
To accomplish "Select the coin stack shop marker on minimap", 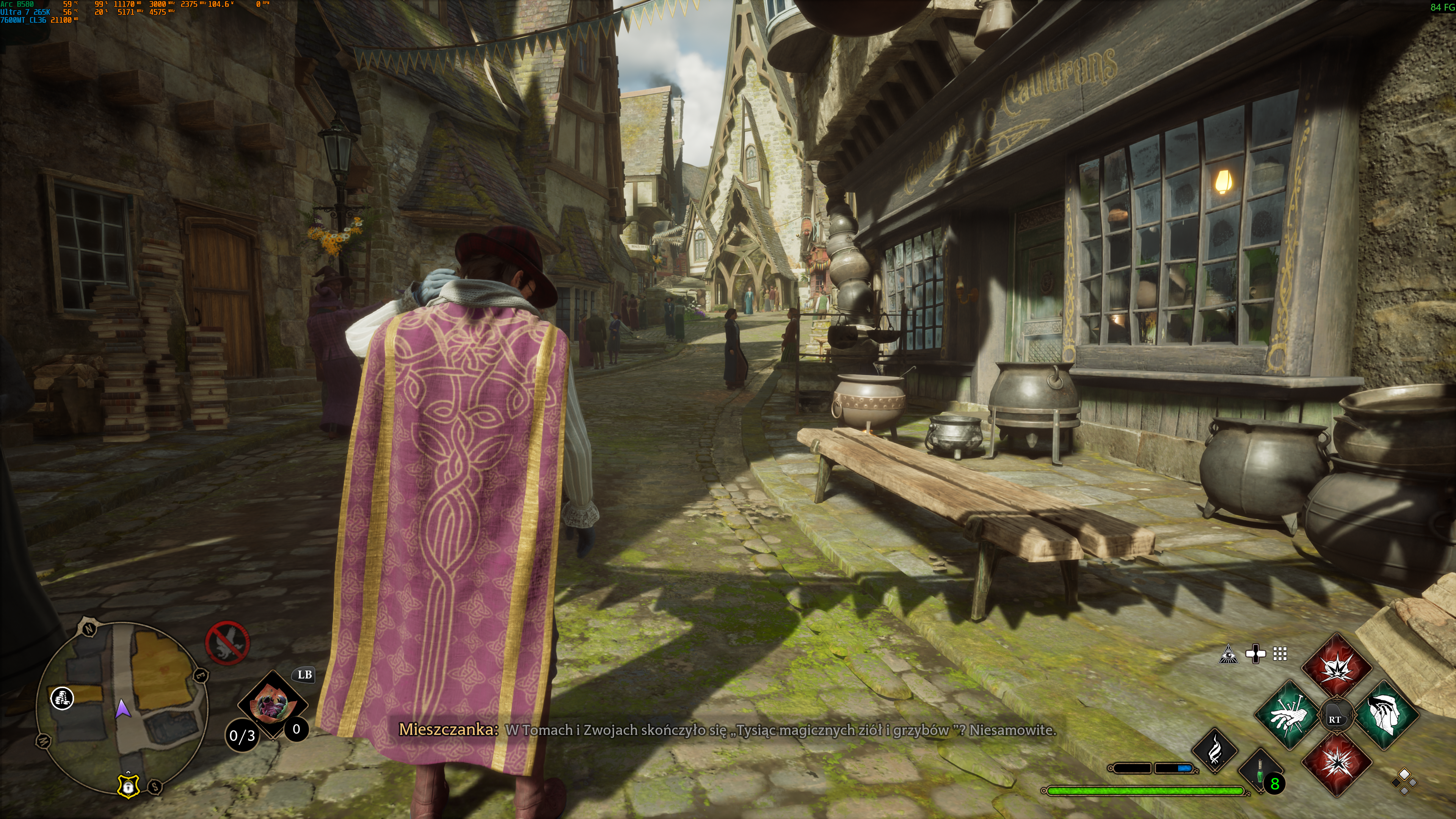I will (x=62, y=698).
